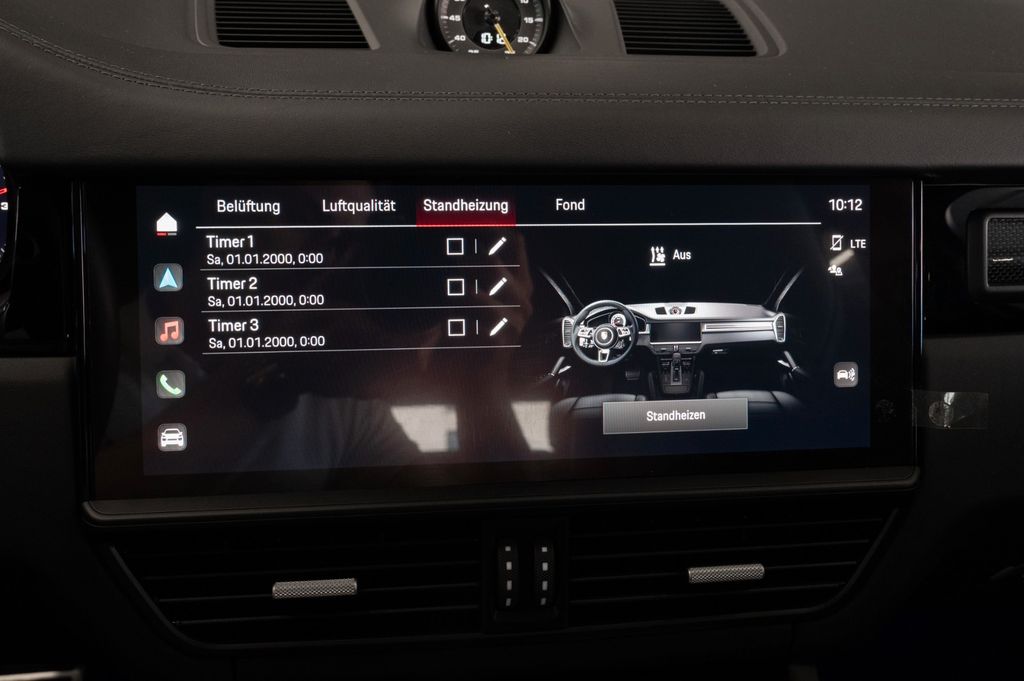Launch the music note media icon
Image resolution: width=1024 pixels, height=681 pixels.
[169, 331]
